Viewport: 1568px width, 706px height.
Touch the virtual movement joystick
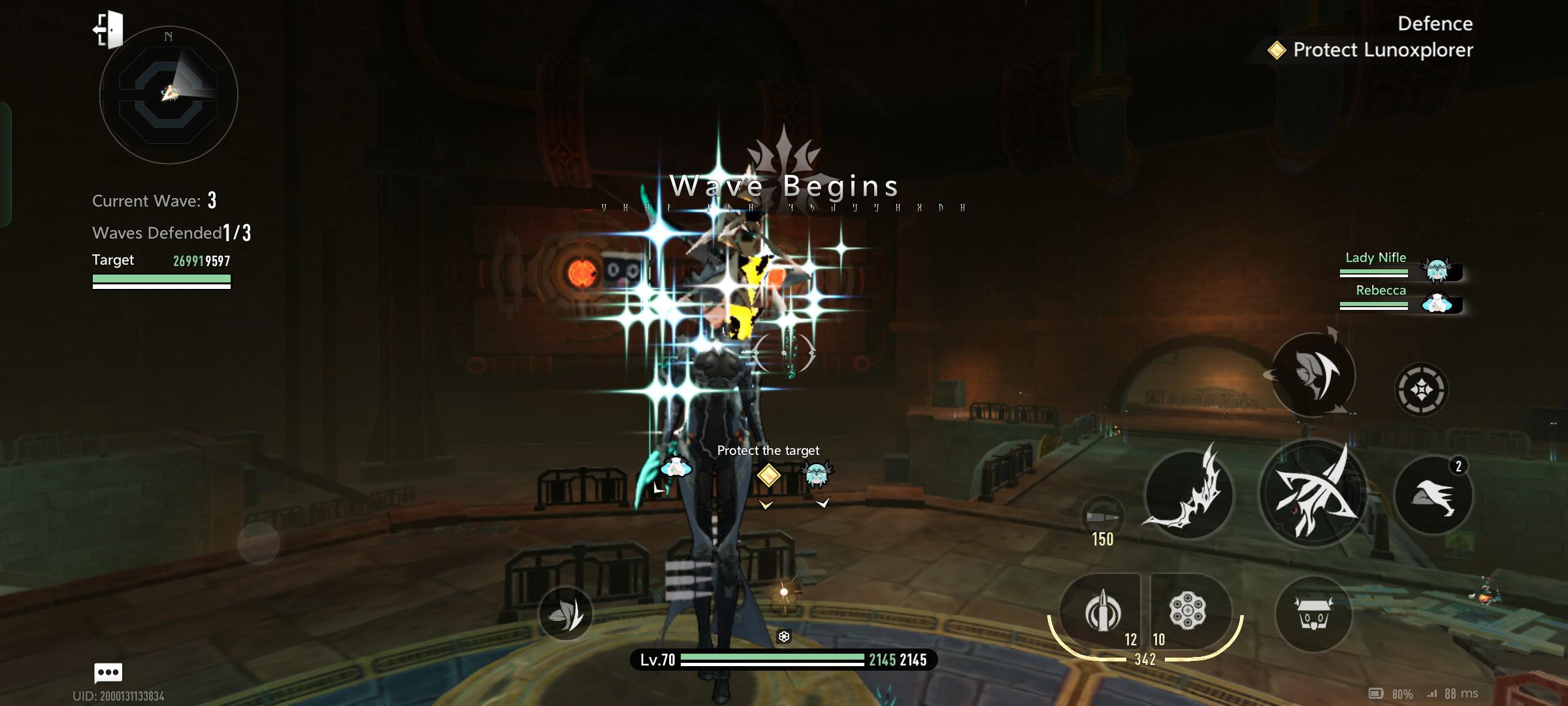259,543
